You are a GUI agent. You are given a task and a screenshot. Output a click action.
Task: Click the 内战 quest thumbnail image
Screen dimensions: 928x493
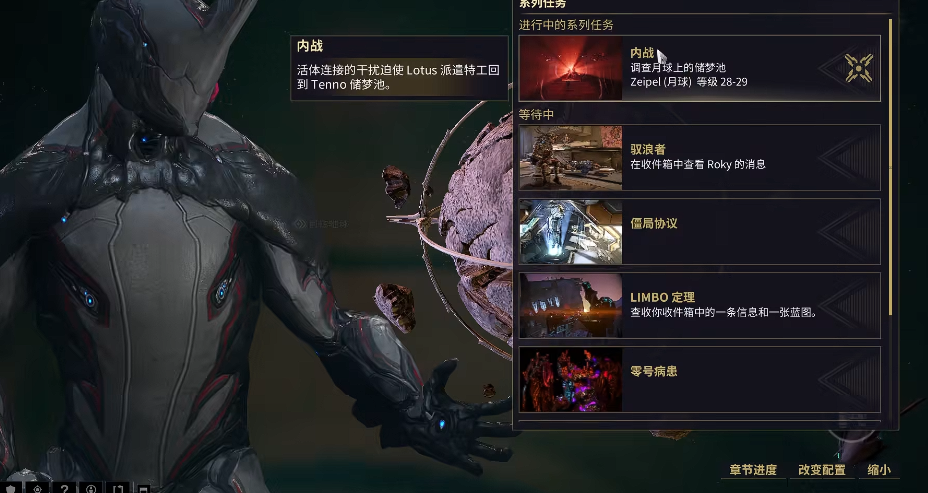pos(570,68)
